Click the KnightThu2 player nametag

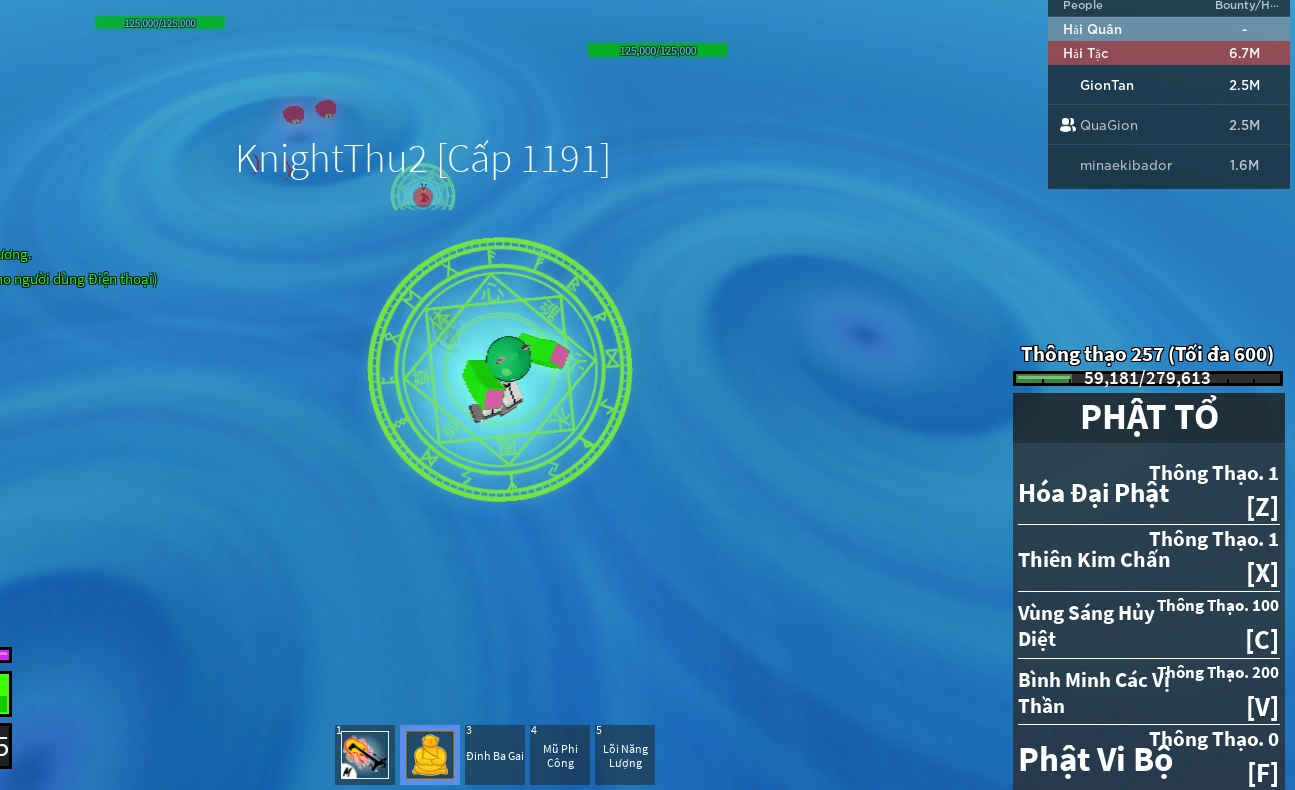click(x=423, y=158)
